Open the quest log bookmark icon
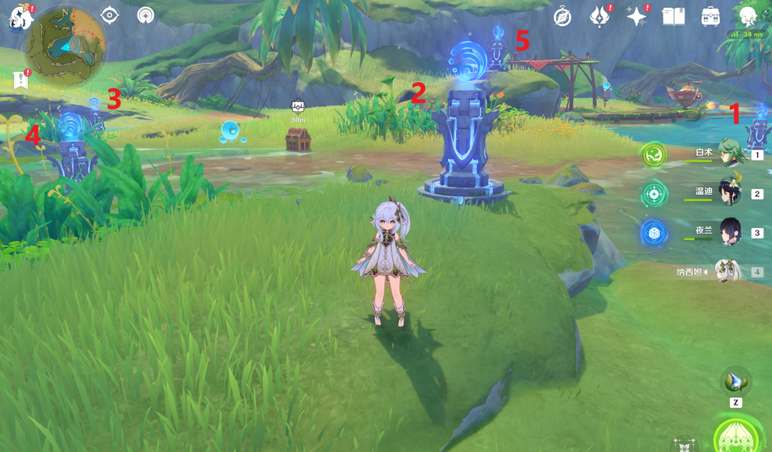This screenshot has width=772, height=452. pos(20,78)
